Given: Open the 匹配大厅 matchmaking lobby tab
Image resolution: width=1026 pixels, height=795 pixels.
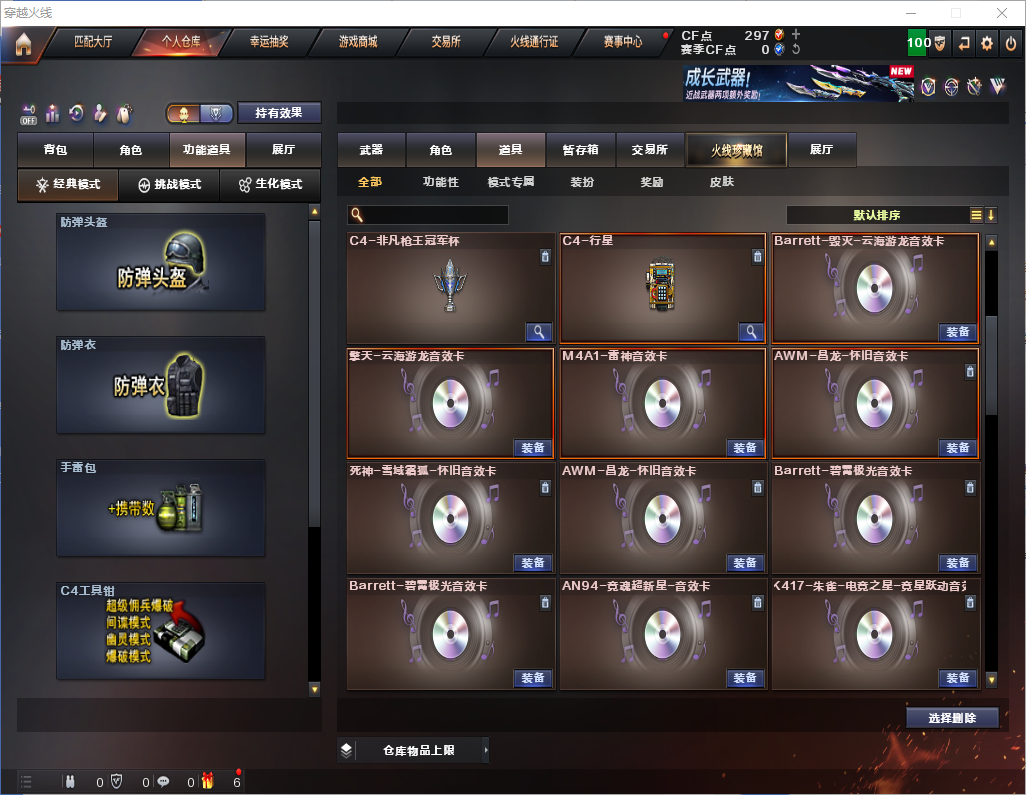Looking at the screenshot, I should pyautogui.click(x=95, y=42).
